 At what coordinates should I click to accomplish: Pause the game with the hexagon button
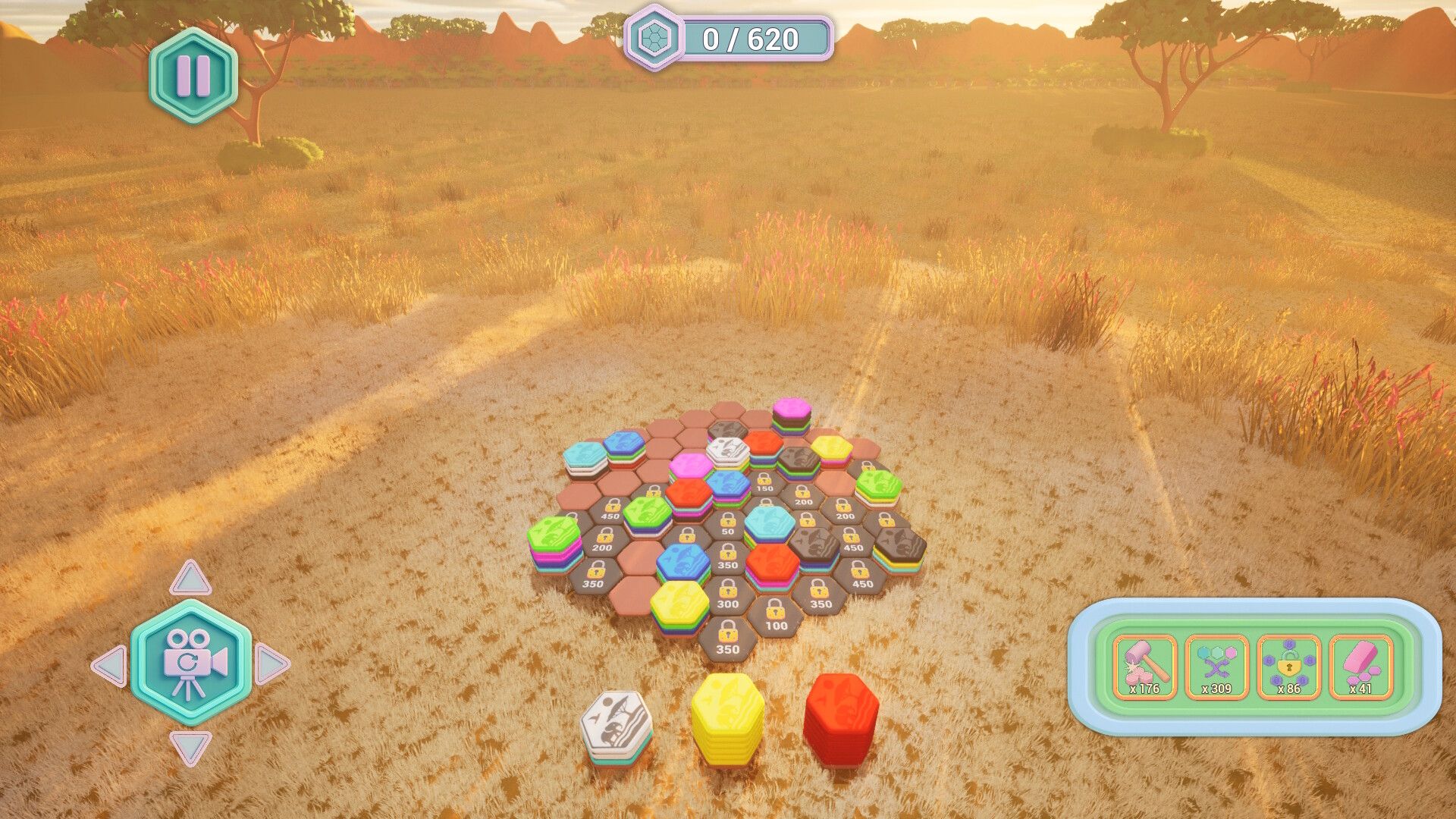193,76
